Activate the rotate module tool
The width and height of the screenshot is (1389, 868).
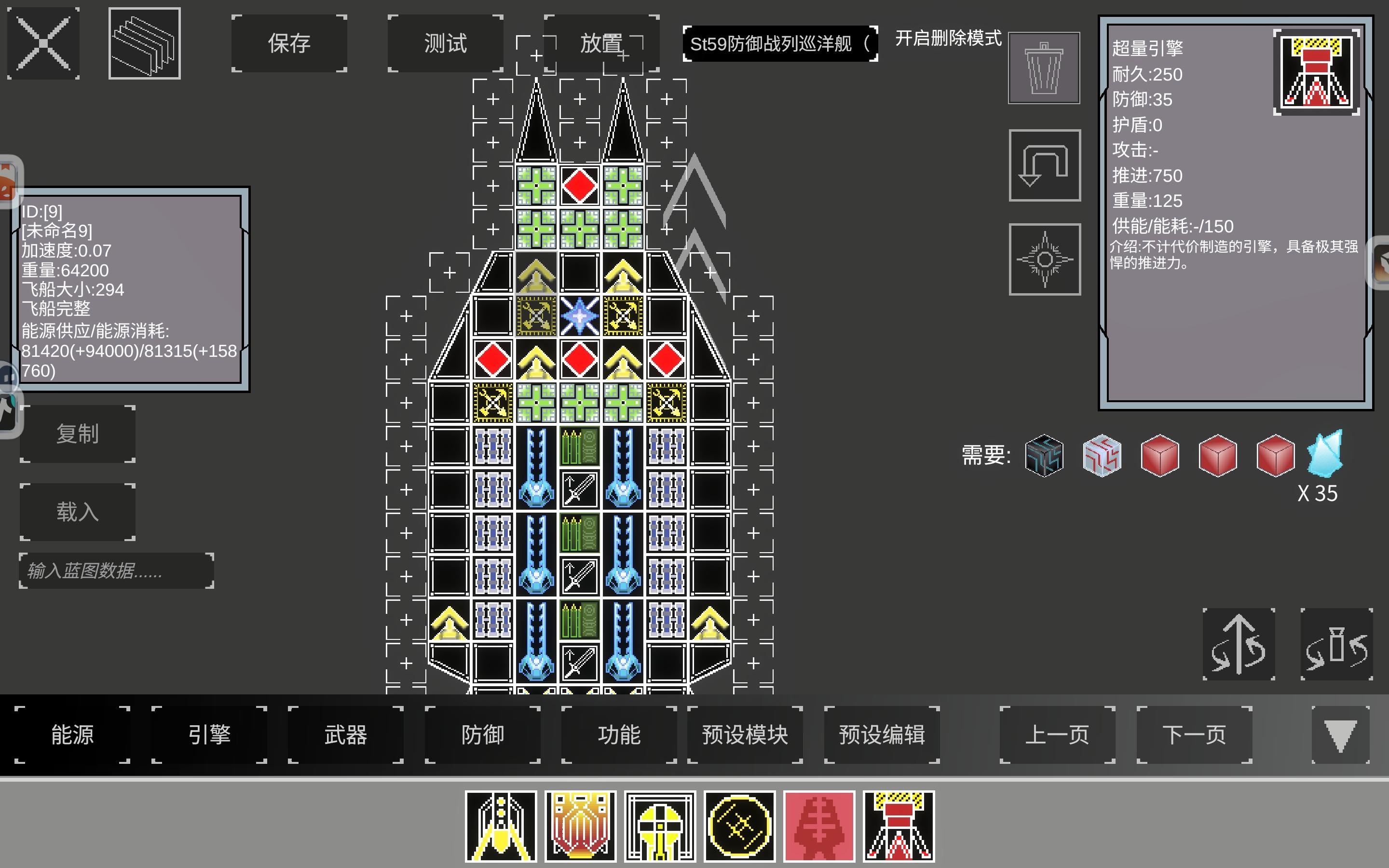click(x=1044, y=259)
